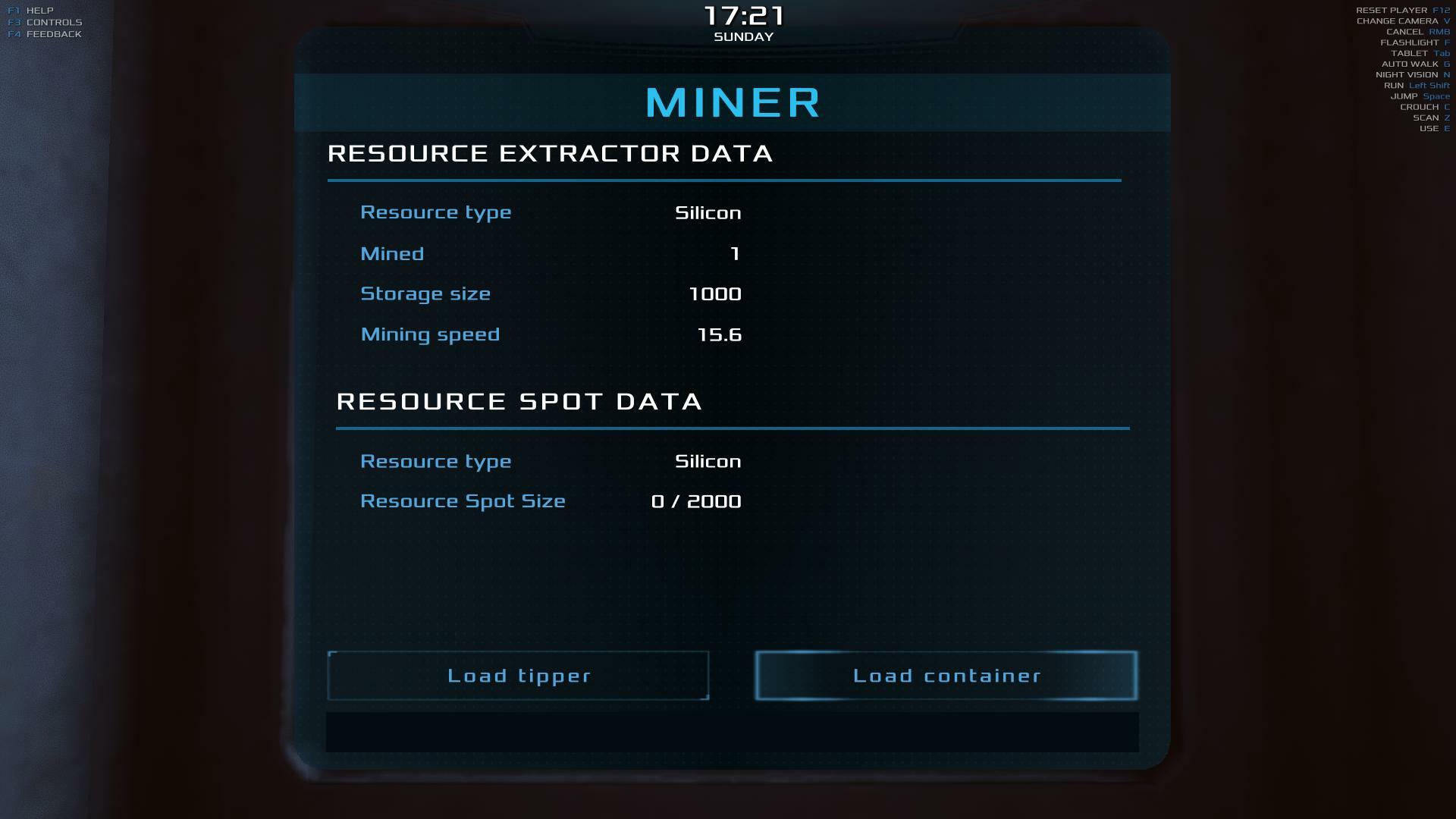Click the Load tipper button
Image resolution: width=1456 pixels, height=819 pixels.
coord(518,676)
